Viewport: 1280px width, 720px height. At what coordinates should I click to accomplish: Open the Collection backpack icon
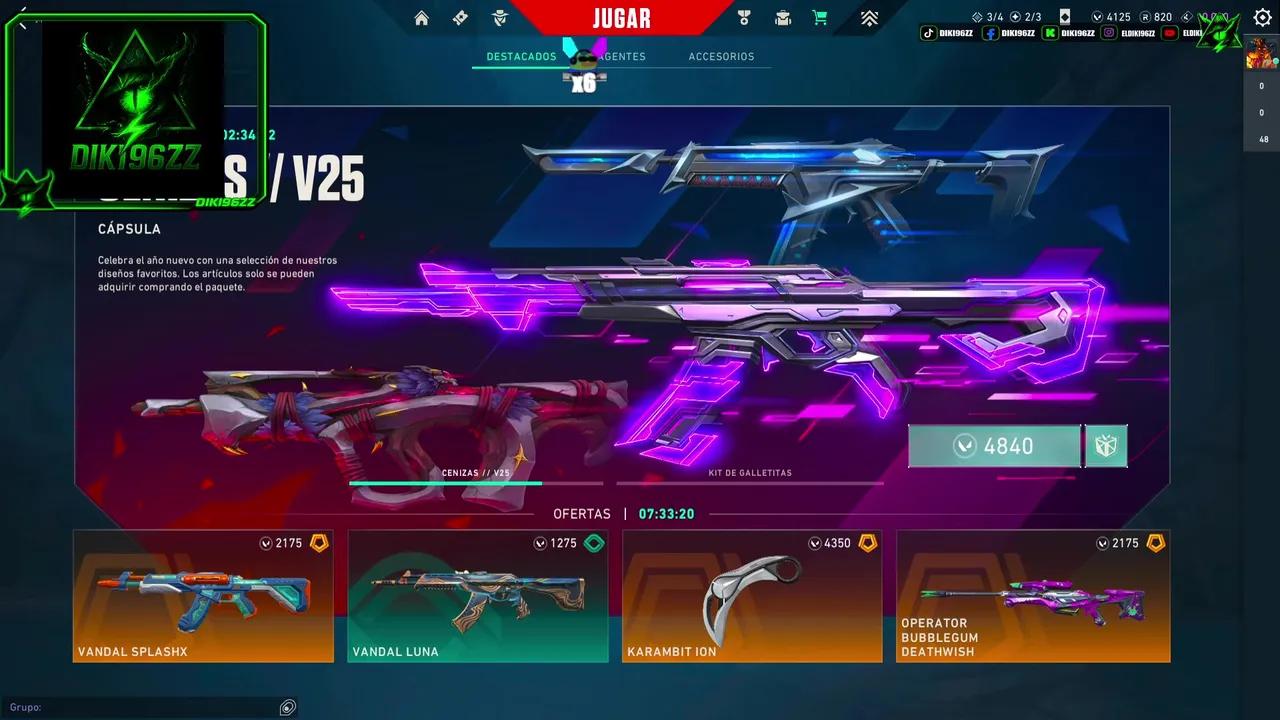coord(783,17)
